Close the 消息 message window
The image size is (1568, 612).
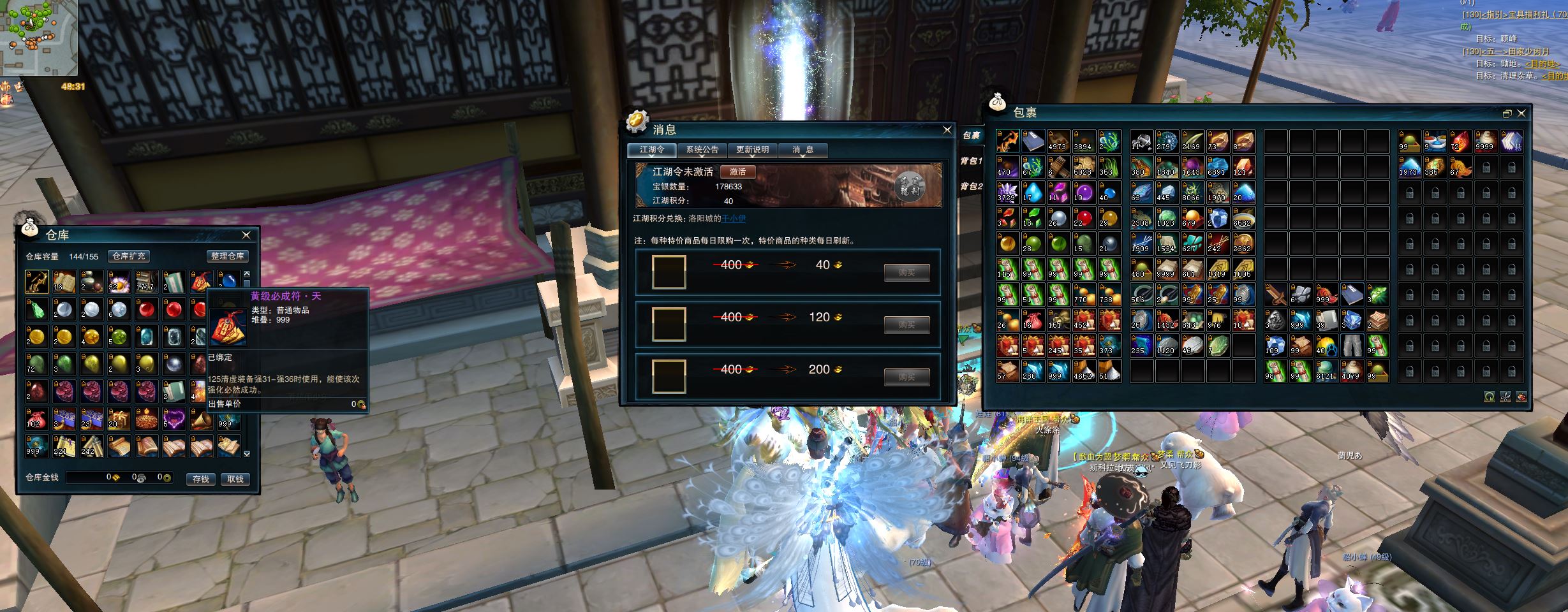coord(947,130)
